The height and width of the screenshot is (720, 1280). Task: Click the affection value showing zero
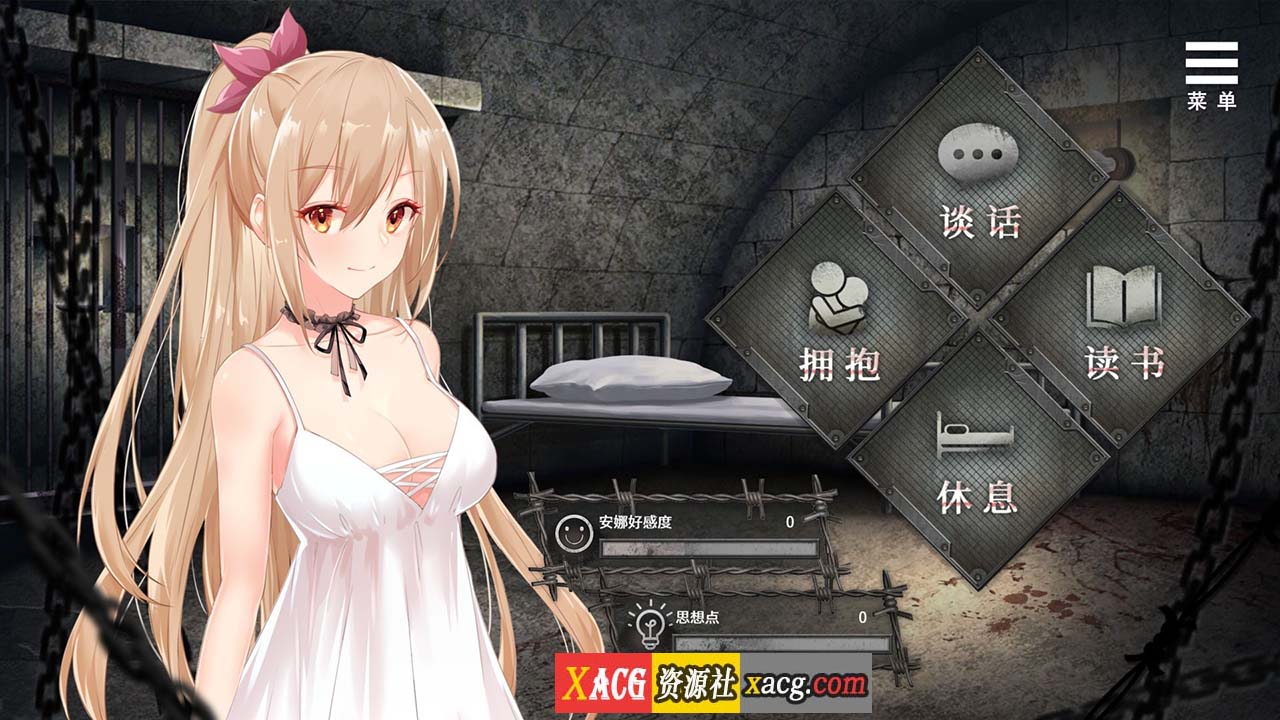pyautogui.click(x=787, y=520)
